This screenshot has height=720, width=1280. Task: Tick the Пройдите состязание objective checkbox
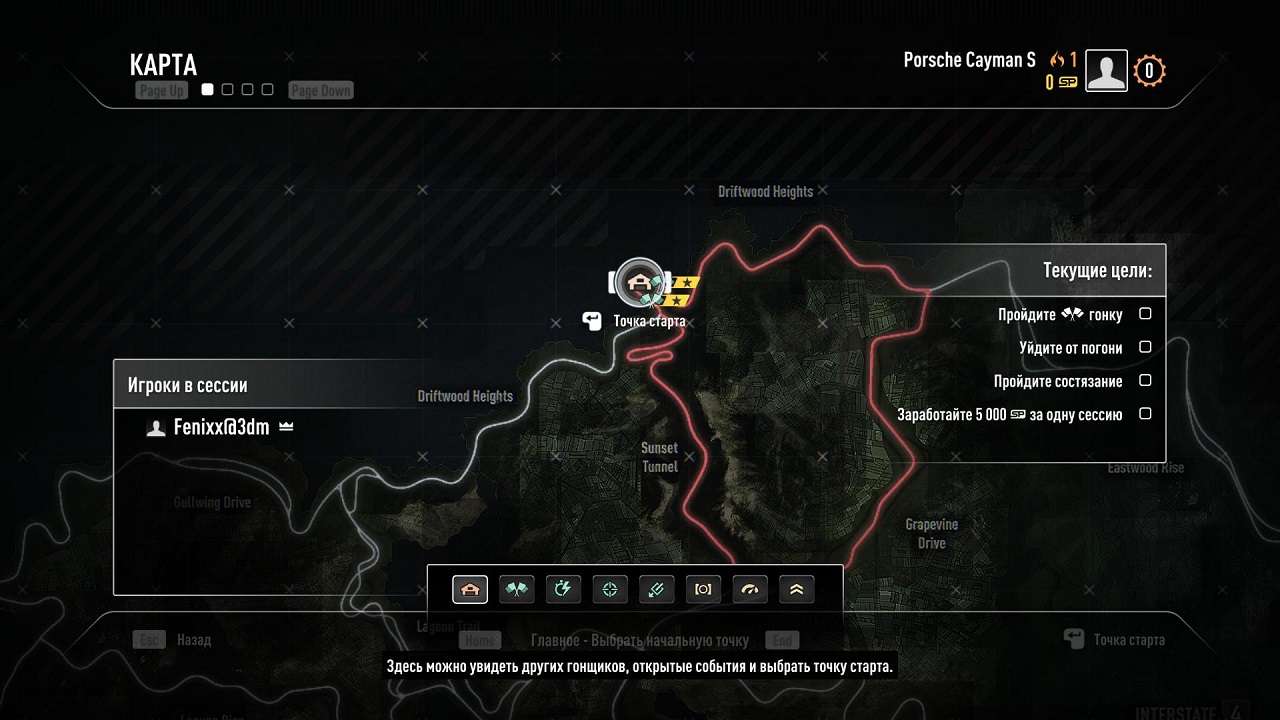point(1146,380)
